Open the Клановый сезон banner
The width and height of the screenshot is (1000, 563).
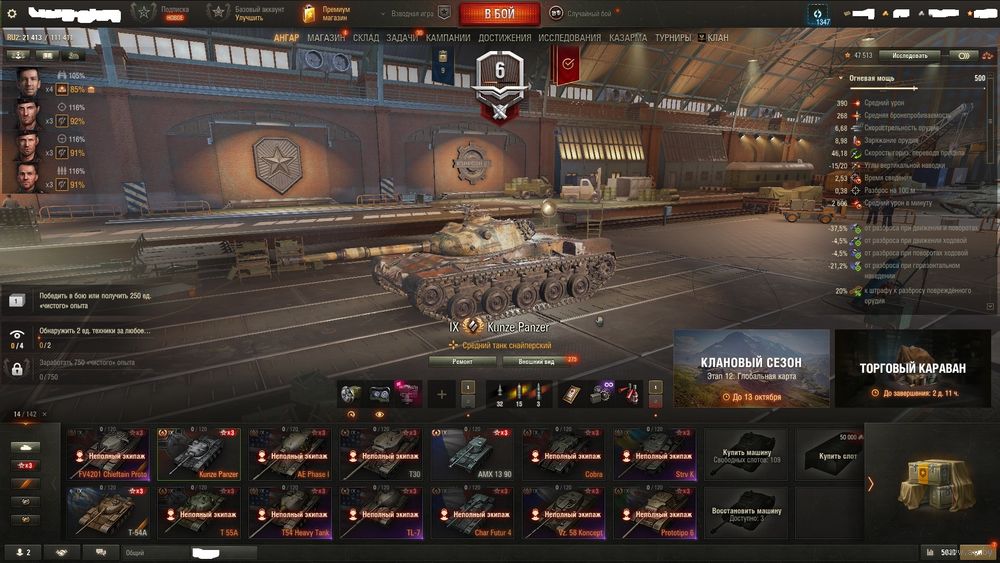tap(751, 368)
